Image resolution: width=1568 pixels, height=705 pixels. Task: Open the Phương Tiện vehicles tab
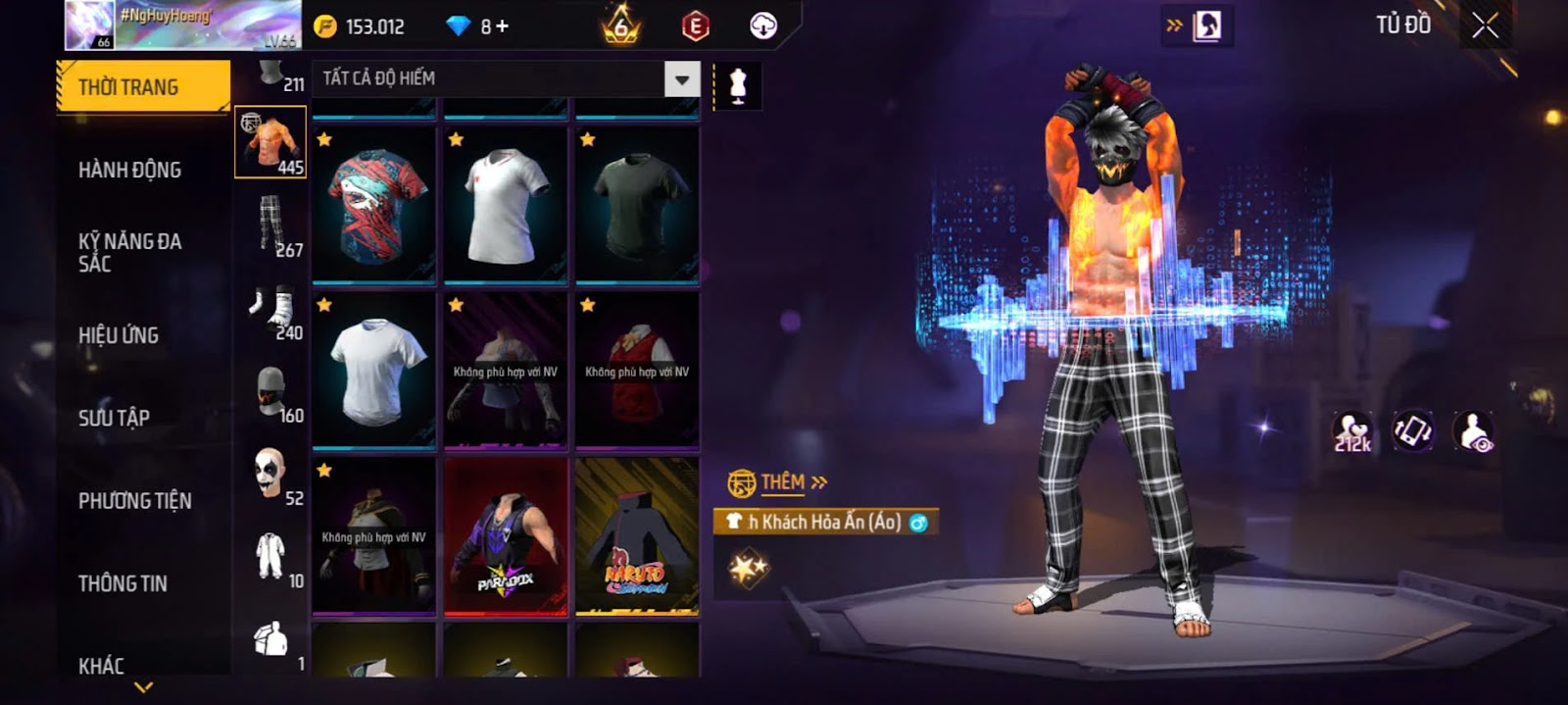(x=134, y=501)
